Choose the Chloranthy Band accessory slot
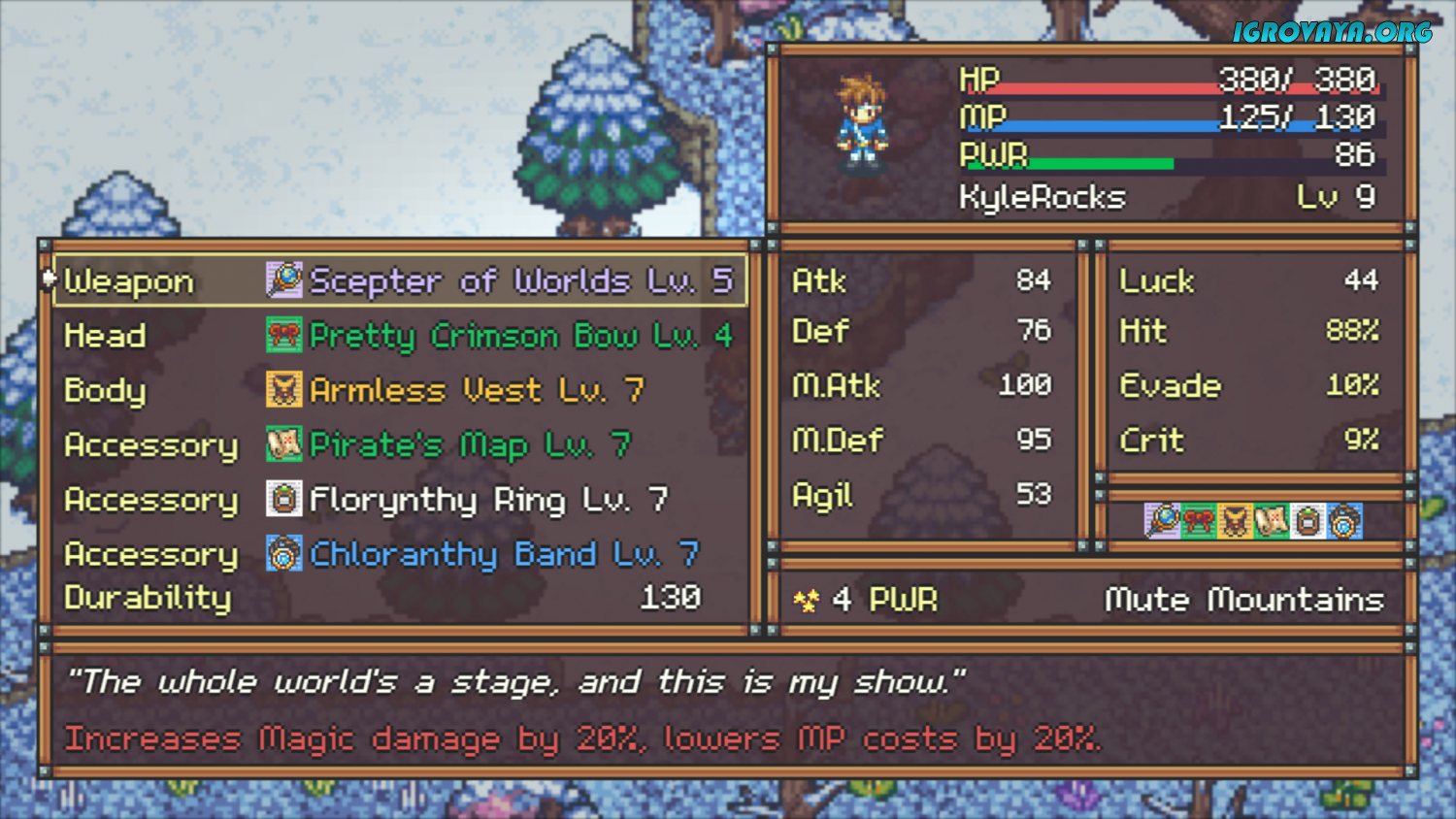The image size is (1456, 819). click(x=398, y=554)
